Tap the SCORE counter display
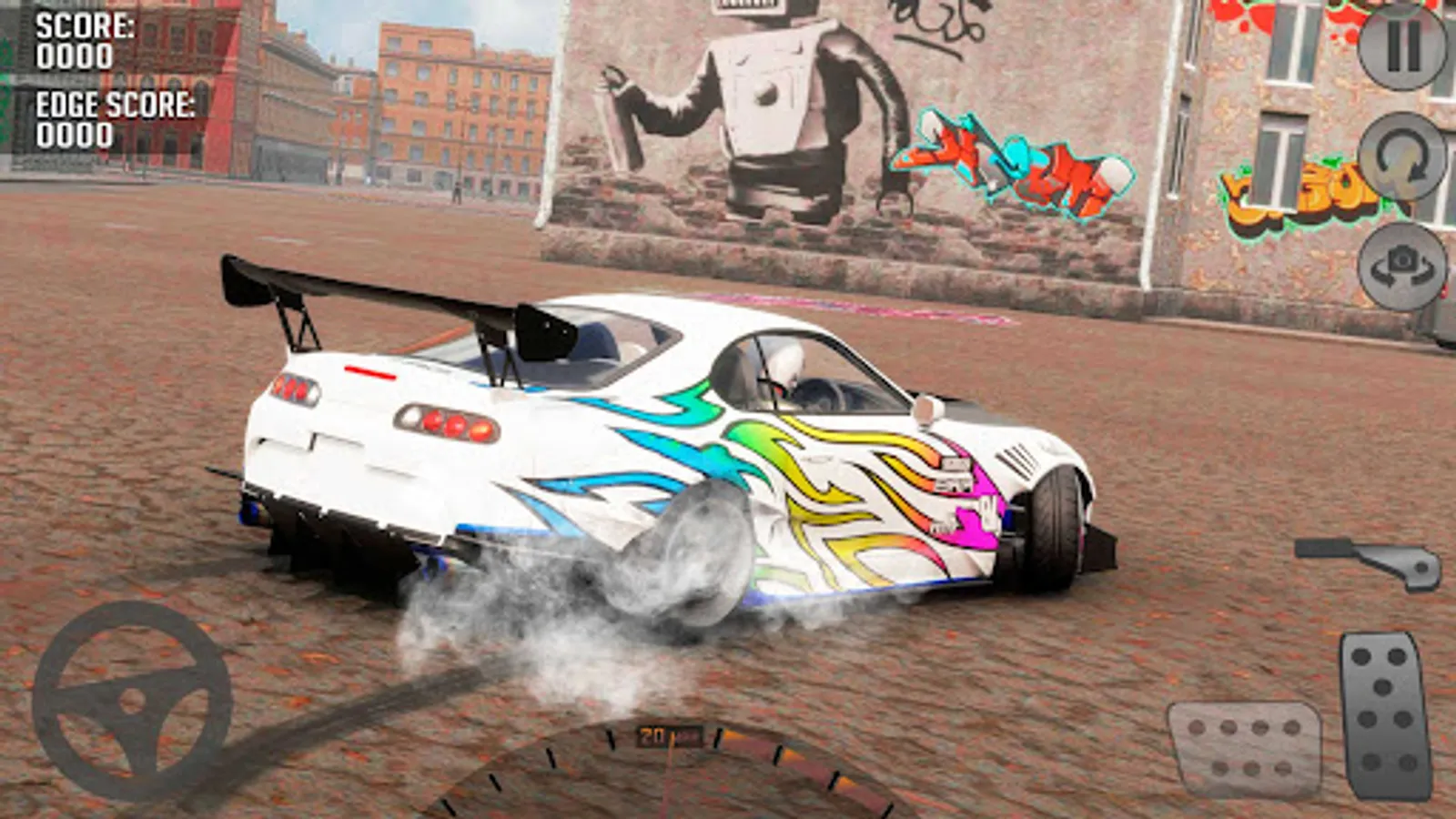1456x819 pixels. click(73, 41)
